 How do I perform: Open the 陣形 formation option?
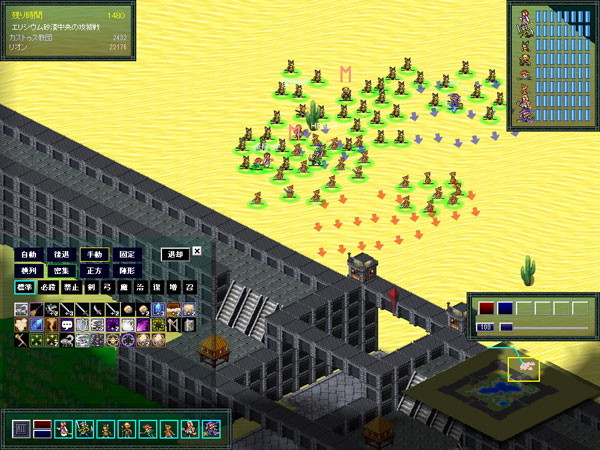(x=127, y=270)
